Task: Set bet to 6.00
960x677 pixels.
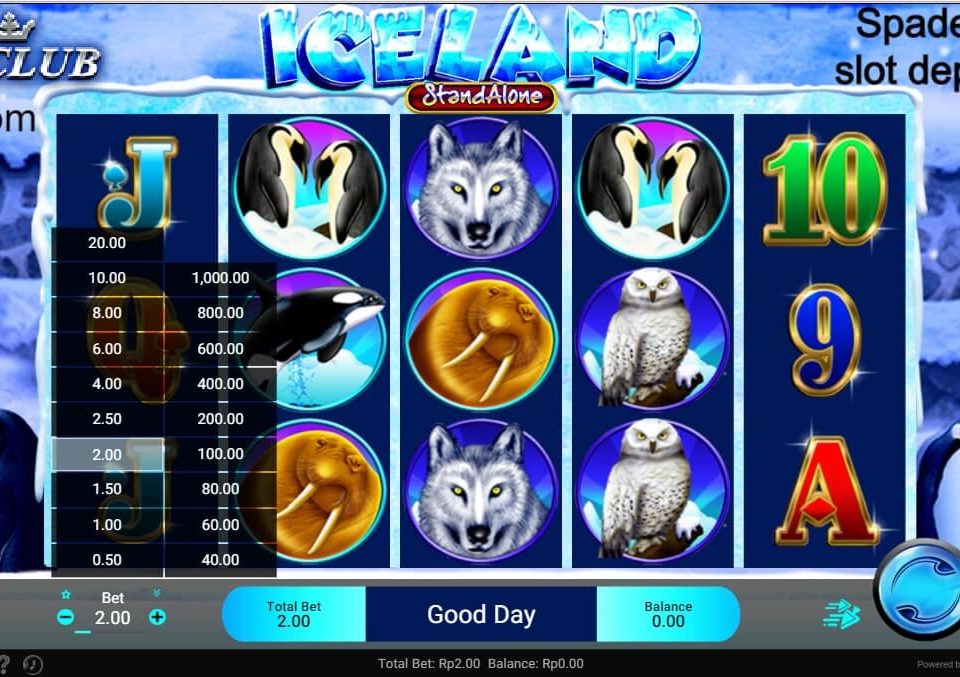Action: coord(107,349)
